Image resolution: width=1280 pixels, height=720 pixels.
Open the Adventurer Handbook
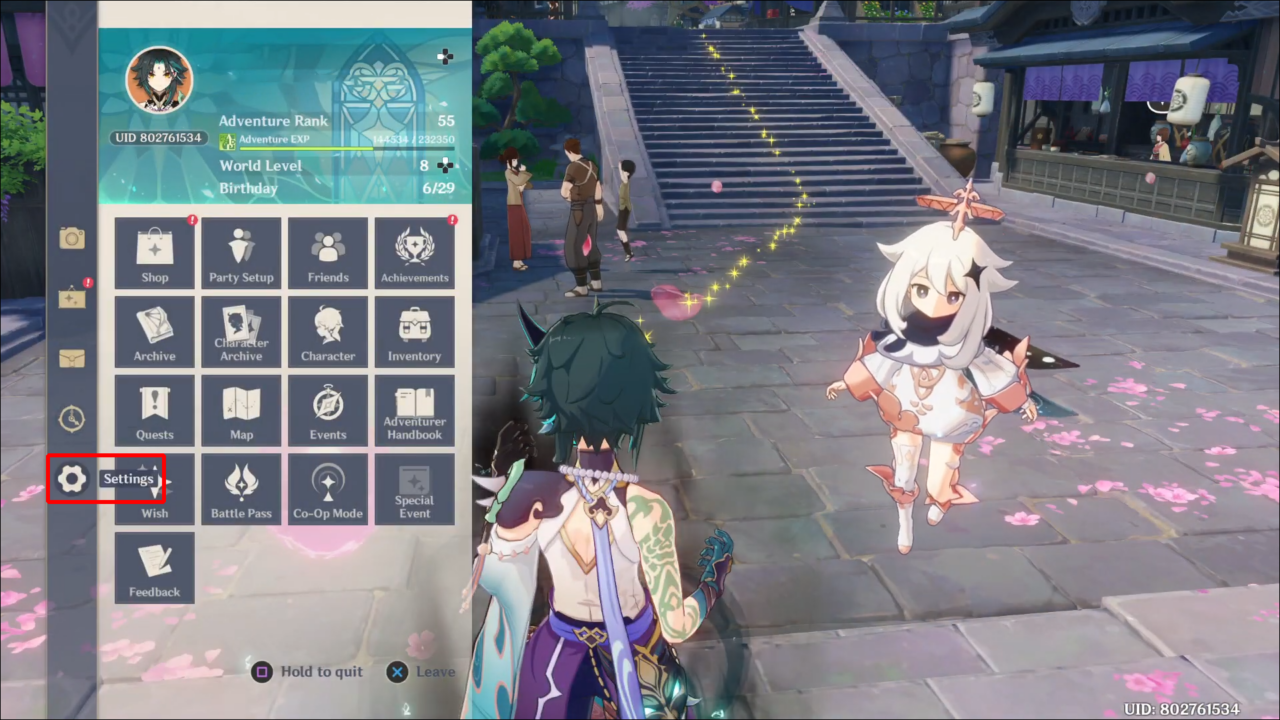coord(414,410)
